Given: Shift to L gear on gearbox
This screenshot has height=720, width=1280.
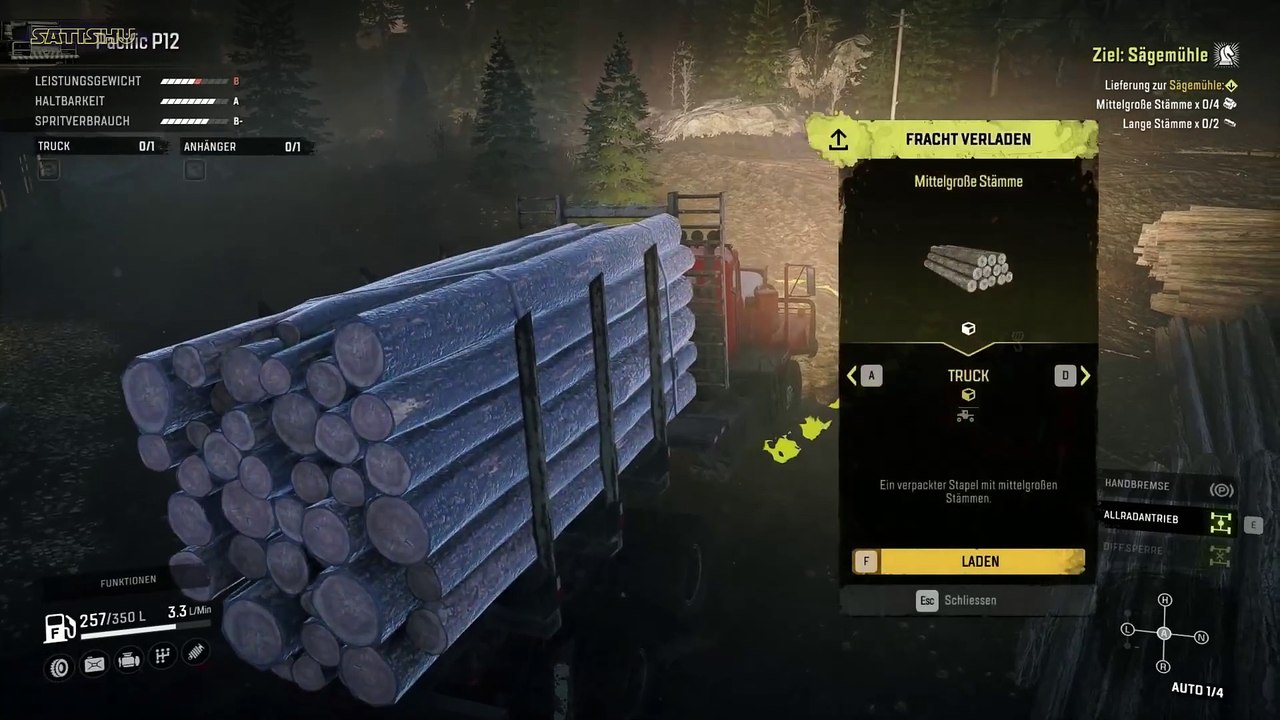Looking at the screenshot, I should coord(1128,630).
